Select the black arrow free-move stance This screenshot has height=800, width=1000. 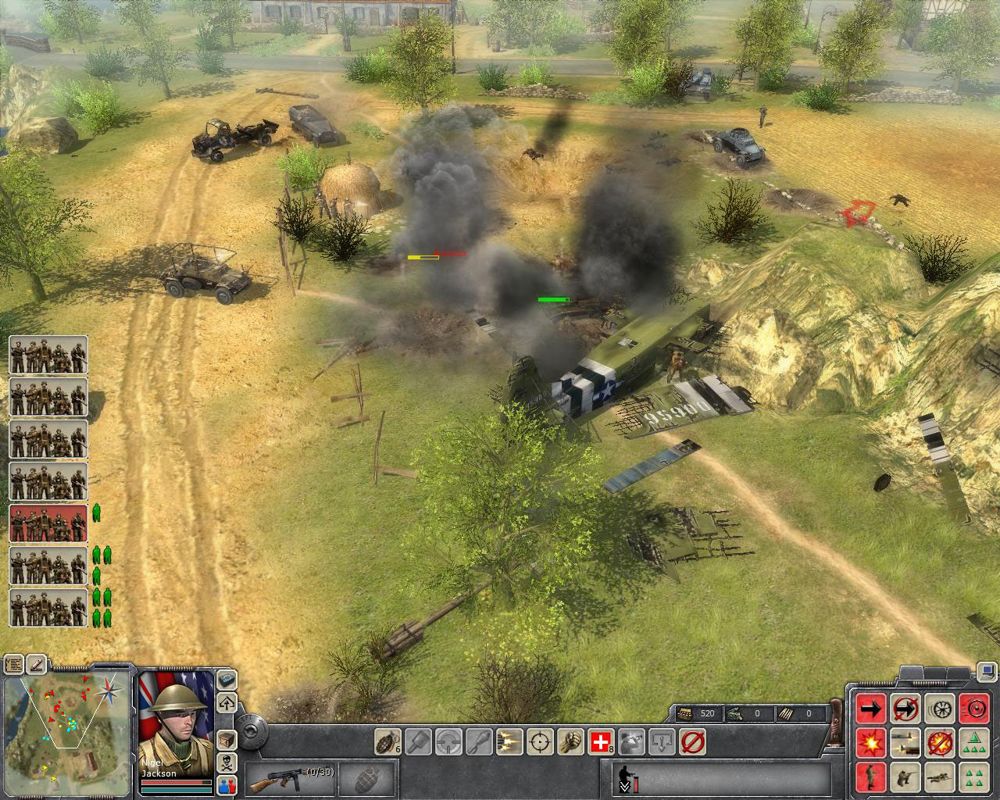871,708
